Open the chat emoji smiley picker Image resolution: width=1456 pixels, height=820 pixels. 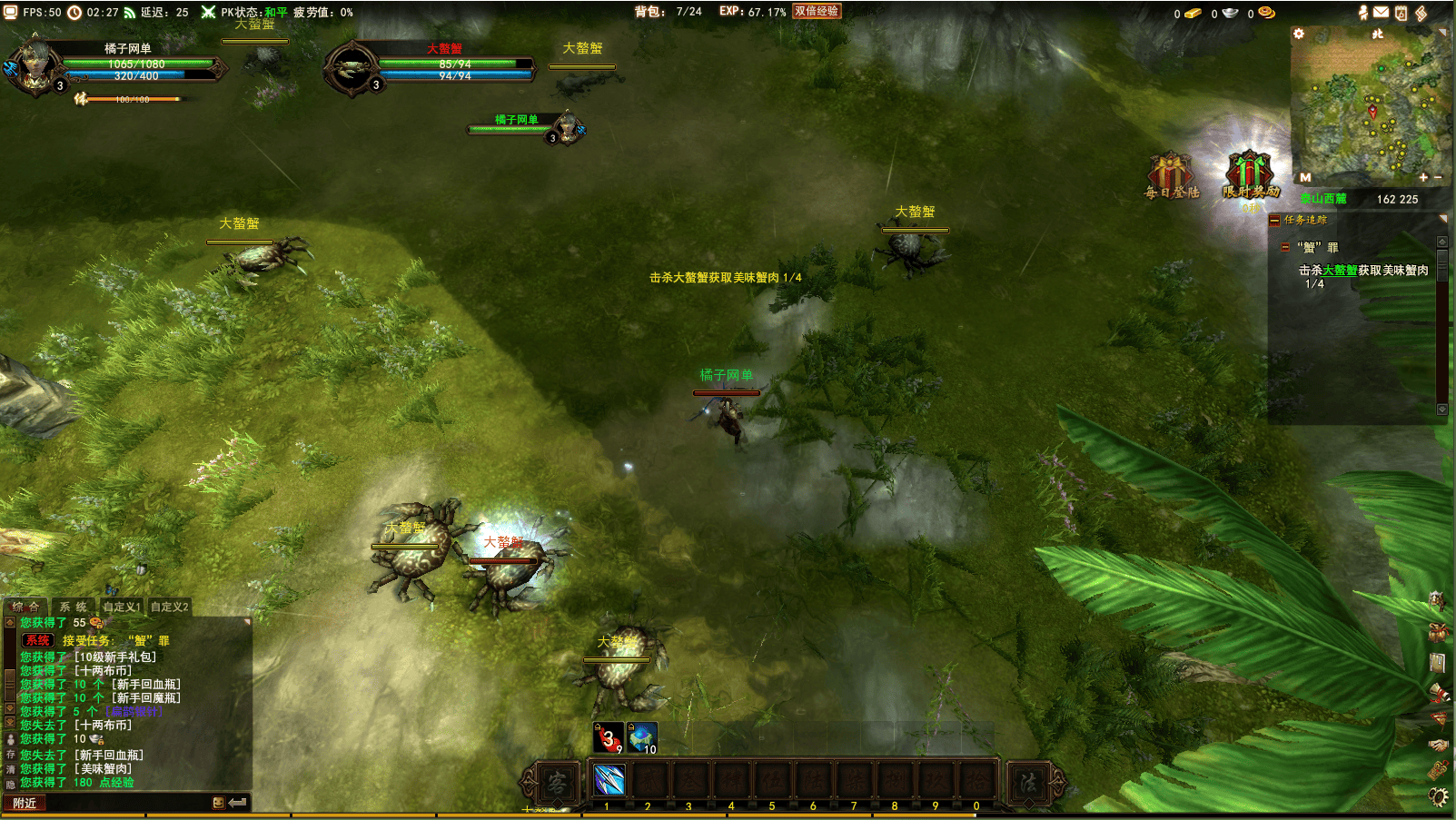218,803
